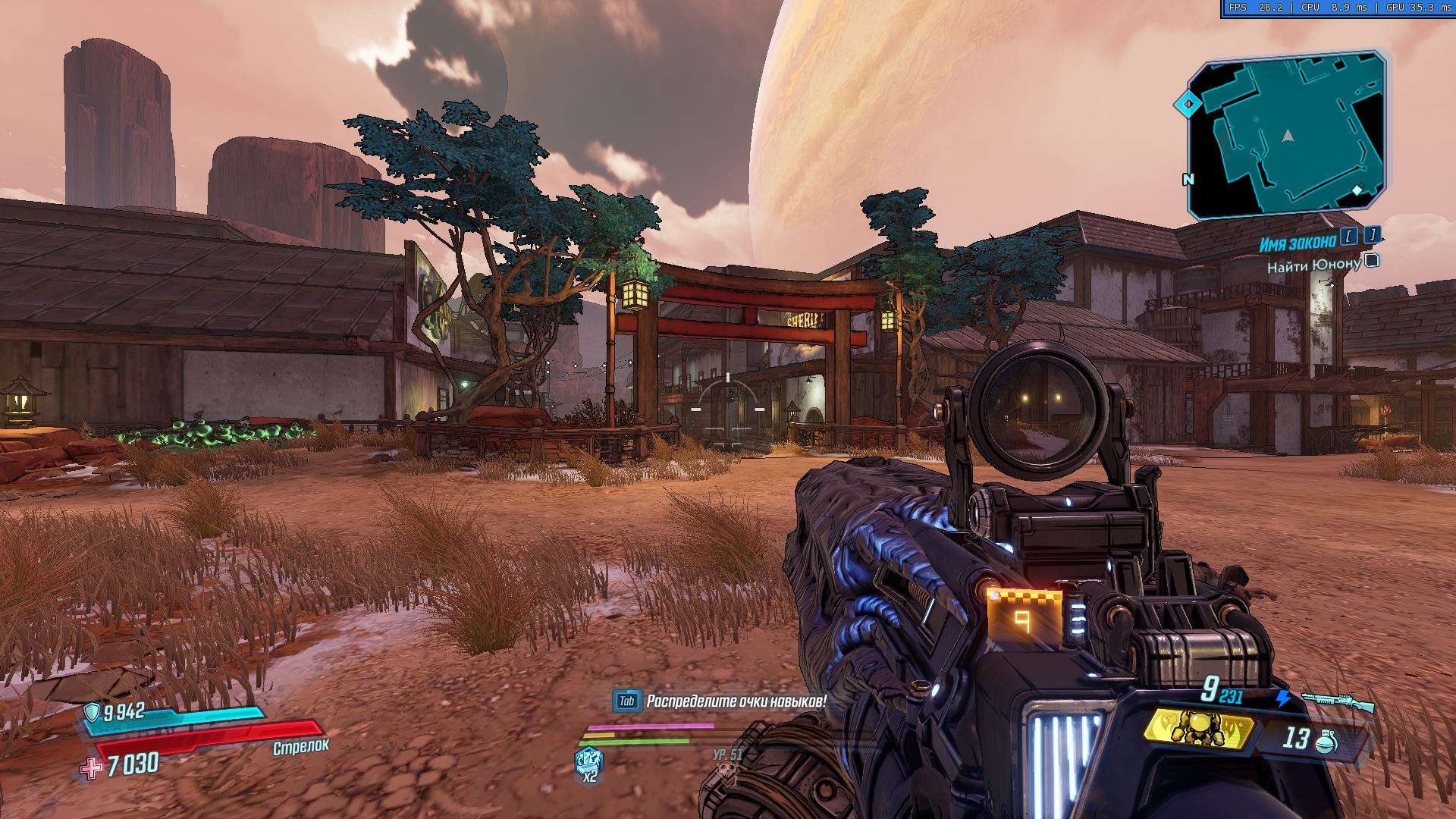Screen dimensions: 1456x819
Task: Click the "Найти Юнону" objective checkbox
Action: coord(1371,262)
